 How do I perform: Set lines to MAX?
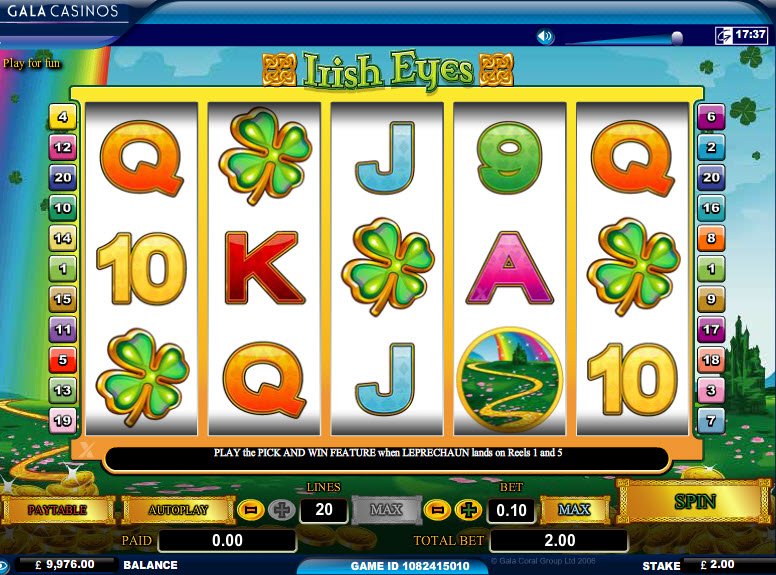[386, 510]
